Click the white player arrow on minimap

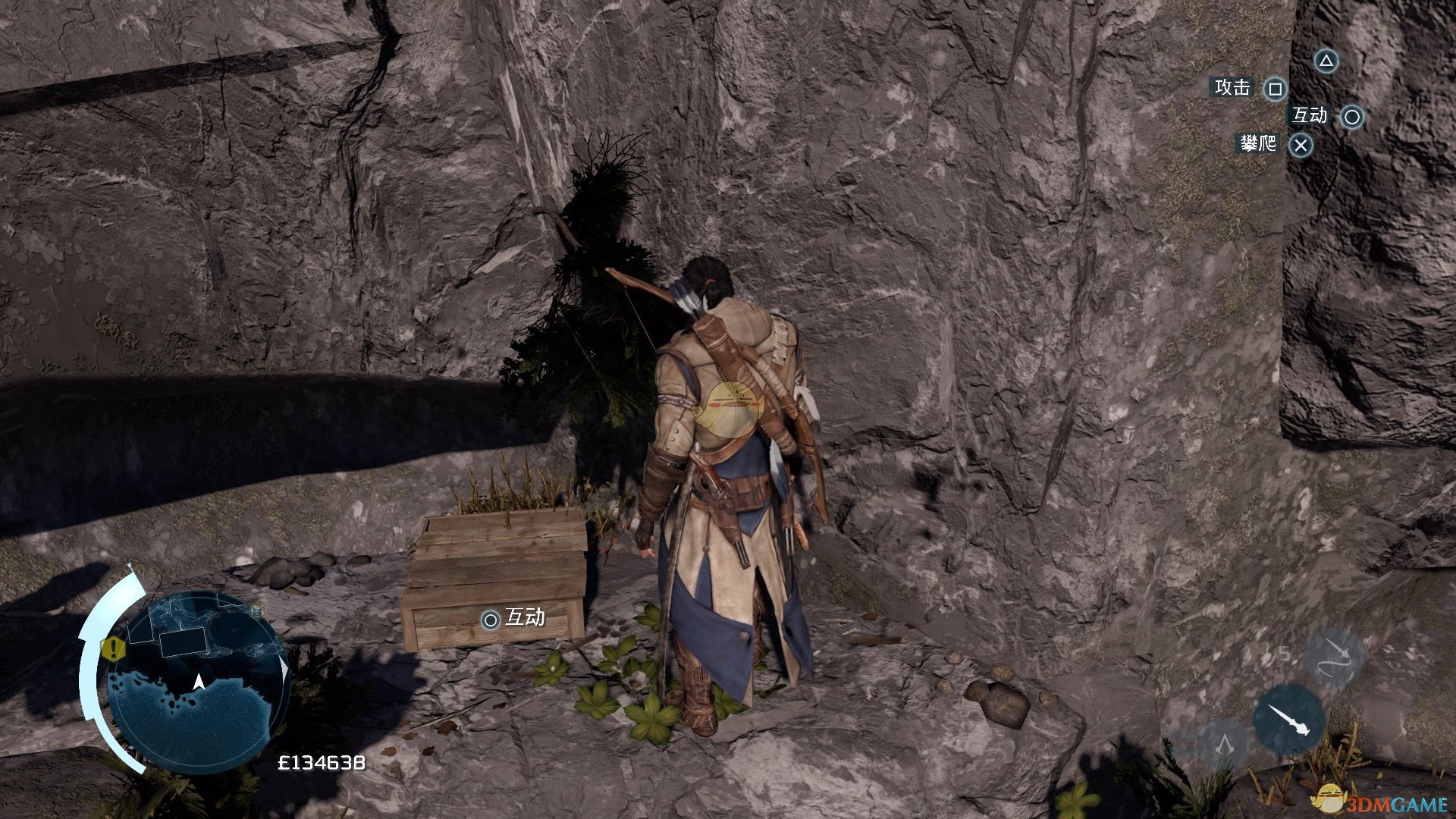coord(199,682)
